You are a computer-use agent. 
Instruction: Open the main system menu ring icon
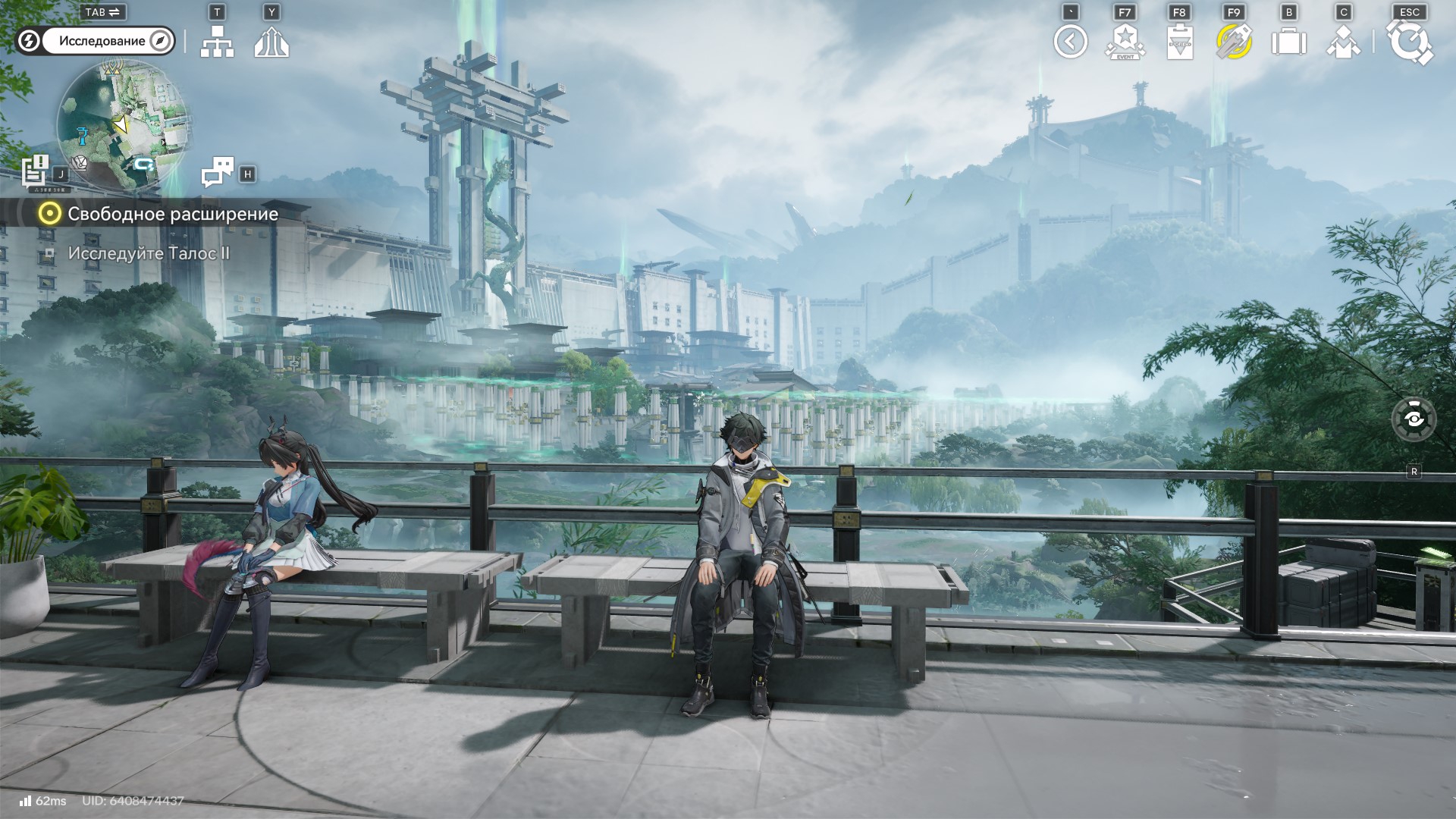coord(1410,42)
